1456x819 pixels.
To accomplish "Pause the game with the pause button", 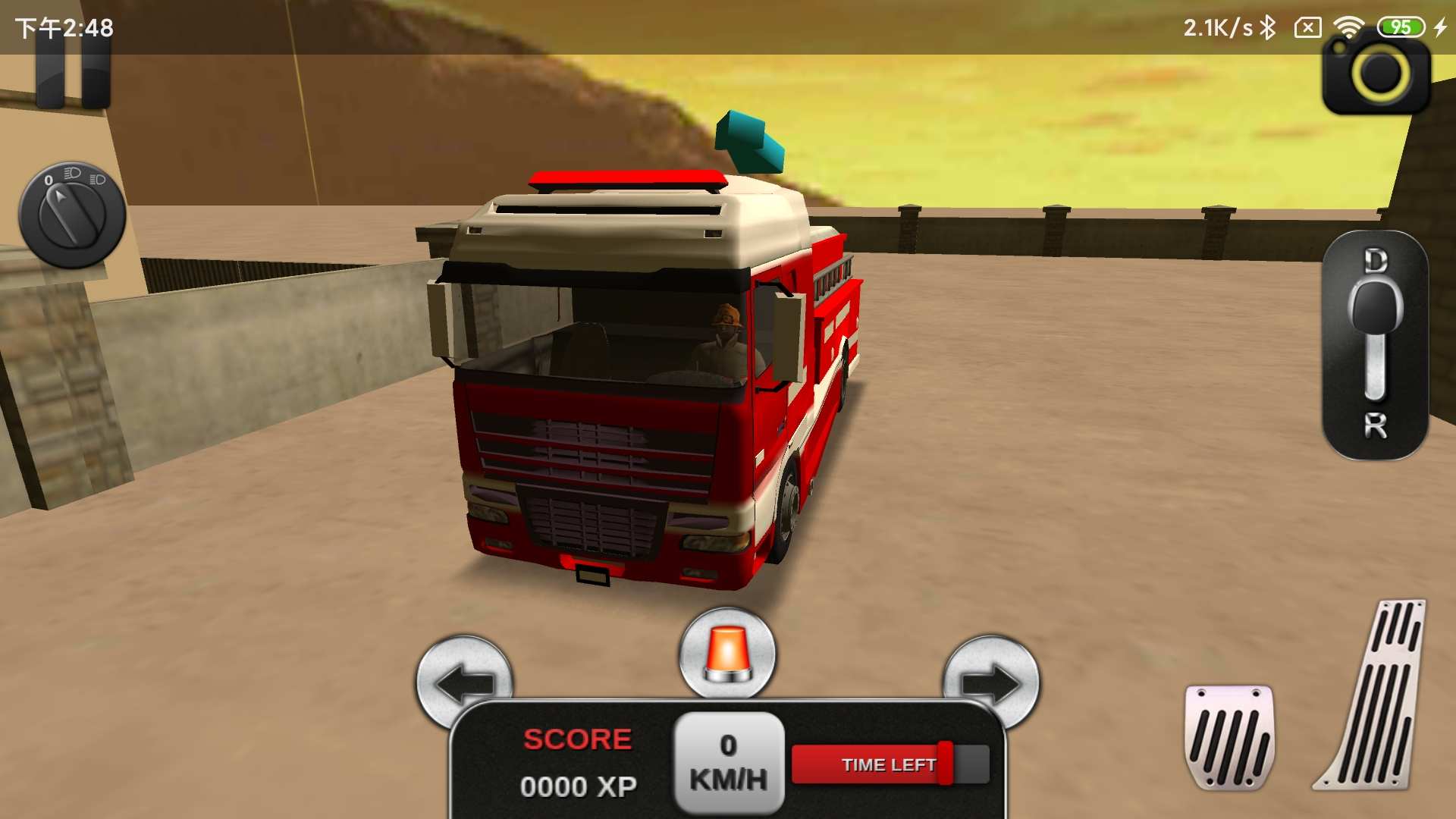I will pyautogui.click(x=73, y=76).
